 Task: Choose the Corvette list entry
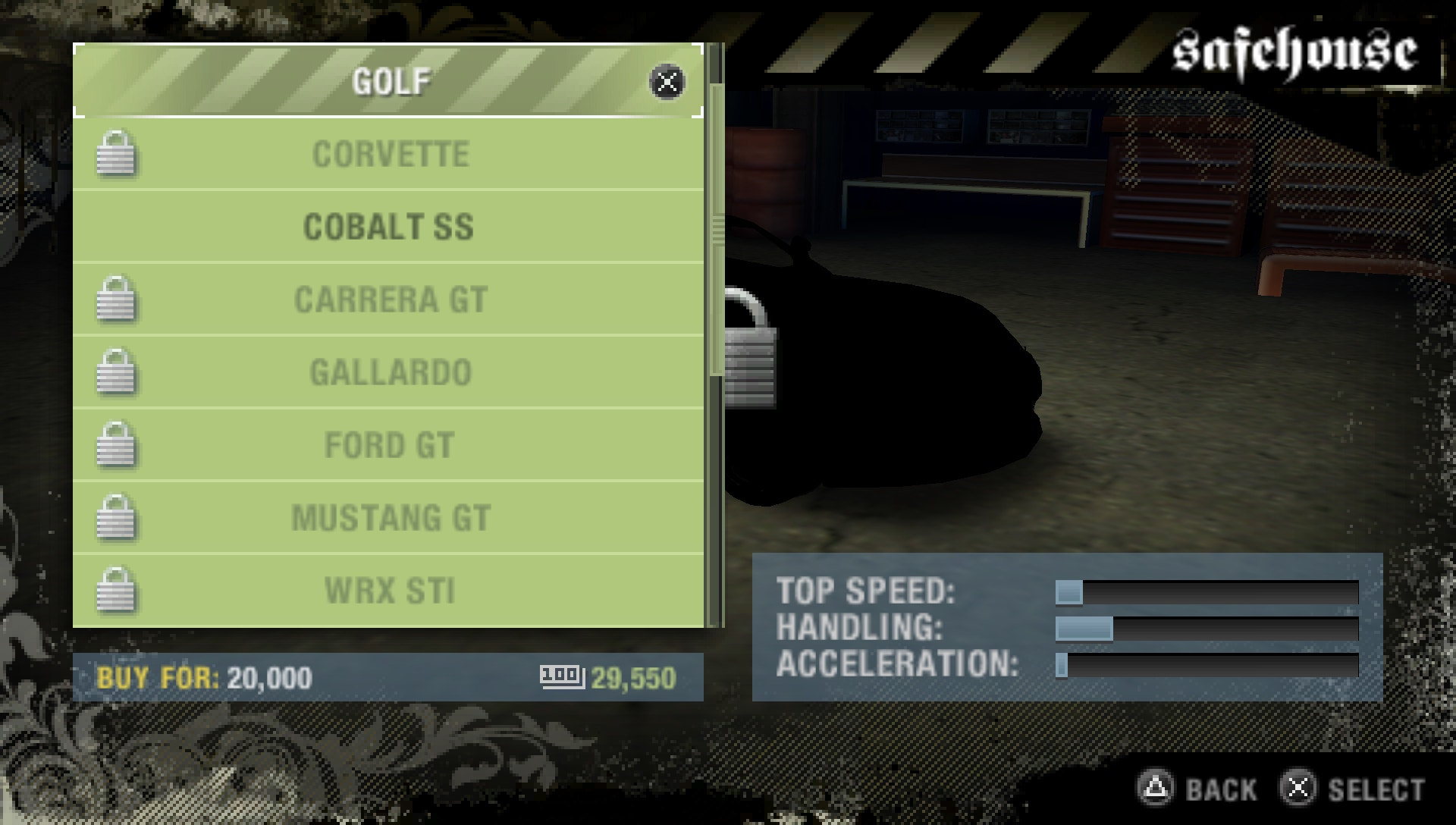(391, 155)
